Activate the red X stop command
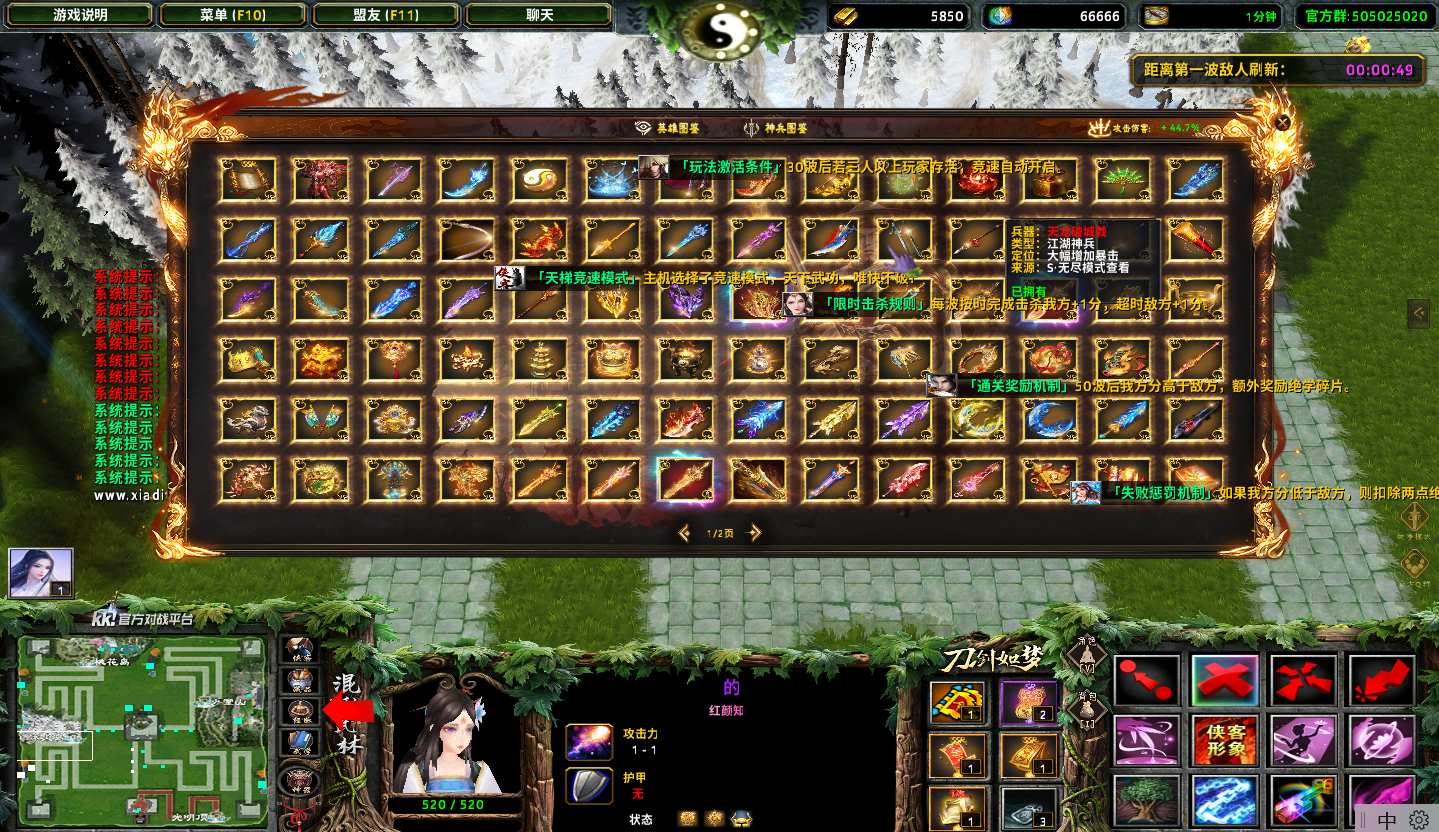Screen dimensions: 1439x832 1225,681
